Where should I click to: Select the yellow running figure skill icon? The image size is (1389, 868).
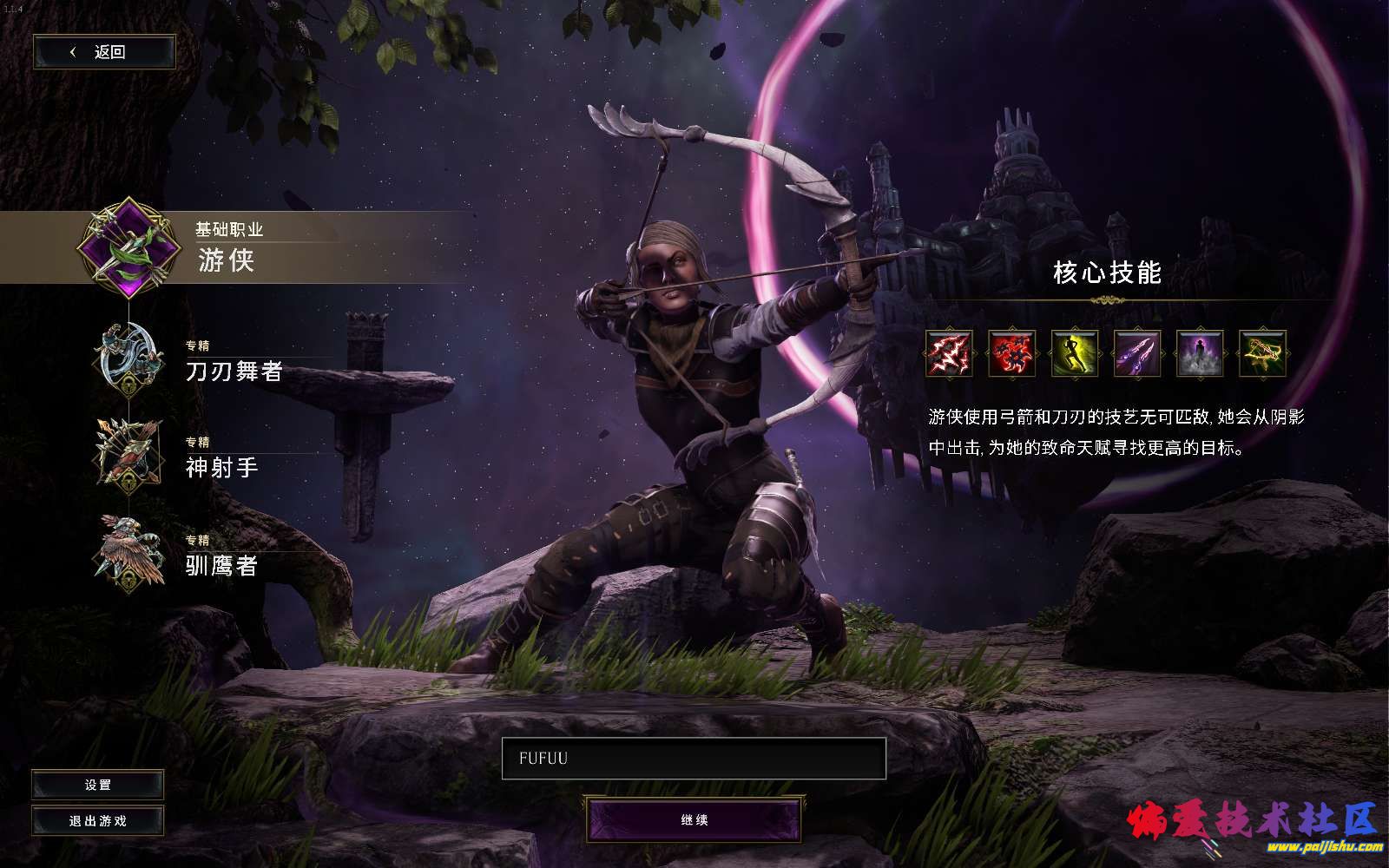1075,353
